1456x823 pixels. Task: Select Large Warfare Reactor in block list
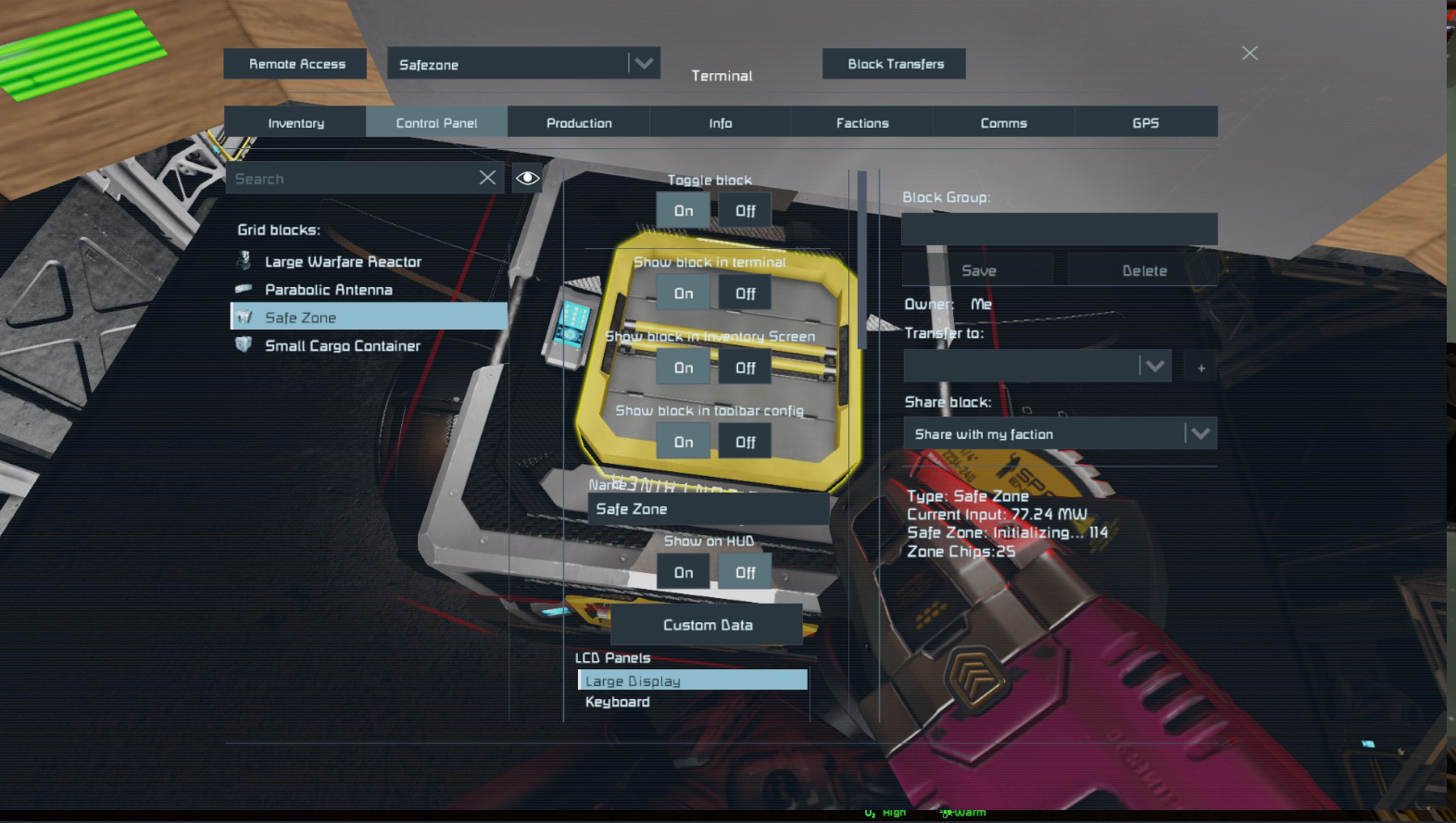(343, 262)
